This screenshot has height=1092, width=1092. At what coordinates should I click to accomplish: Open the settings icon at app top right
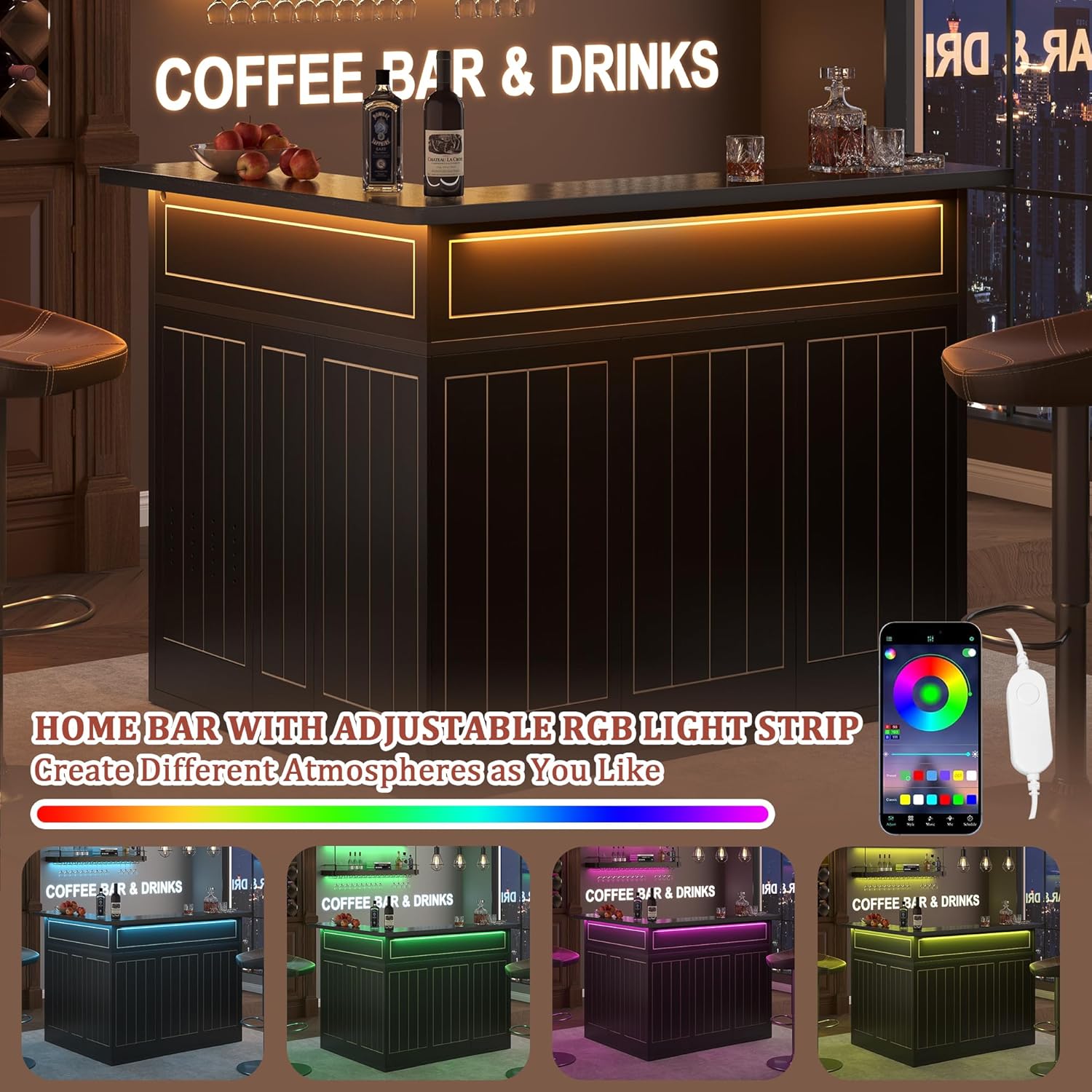pos(972,638)
